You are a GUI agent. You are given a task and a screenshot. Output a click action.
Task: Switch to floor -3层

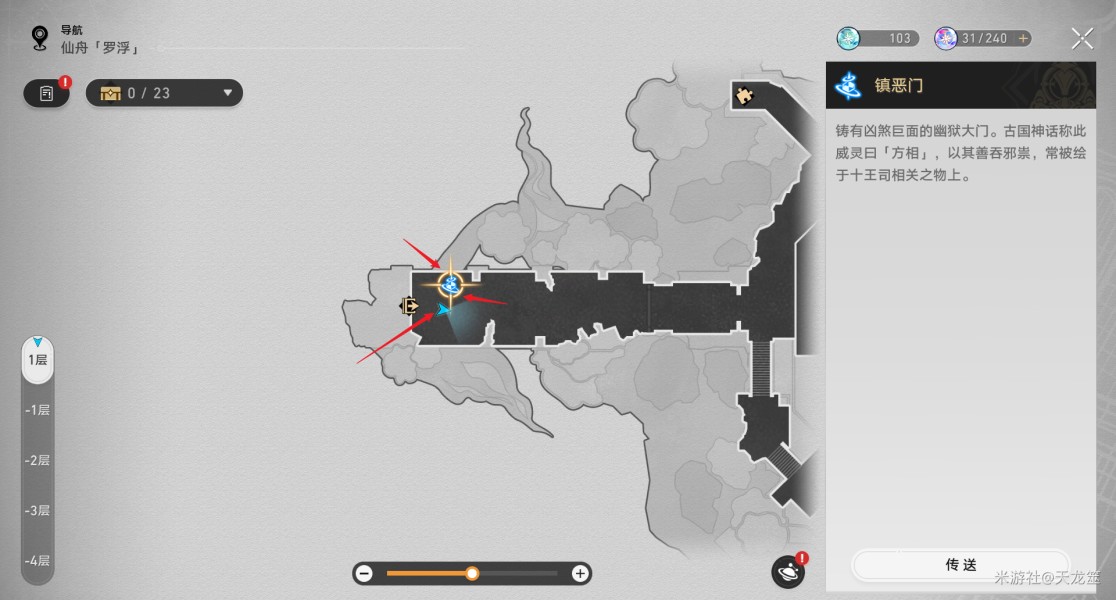click(38, 510)
